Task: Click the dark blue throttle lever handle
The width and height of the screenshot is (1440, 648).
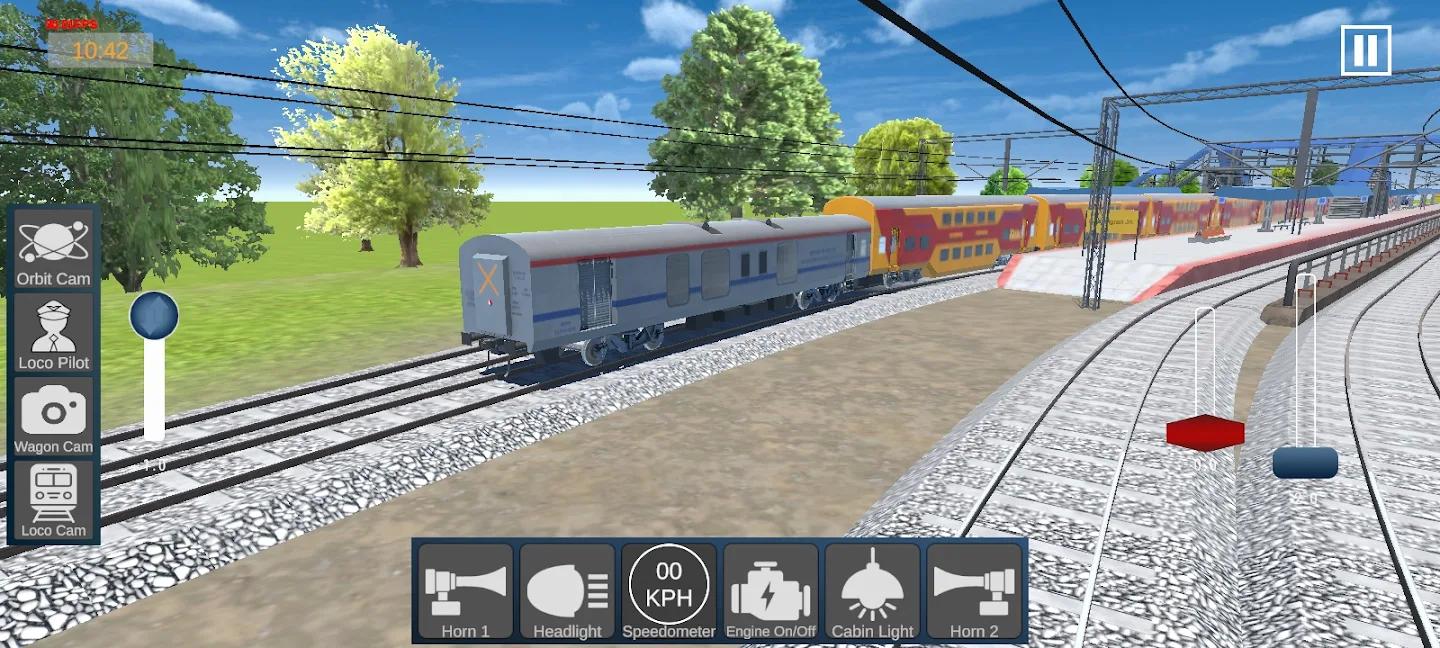Action: (x=1305, y=463)
